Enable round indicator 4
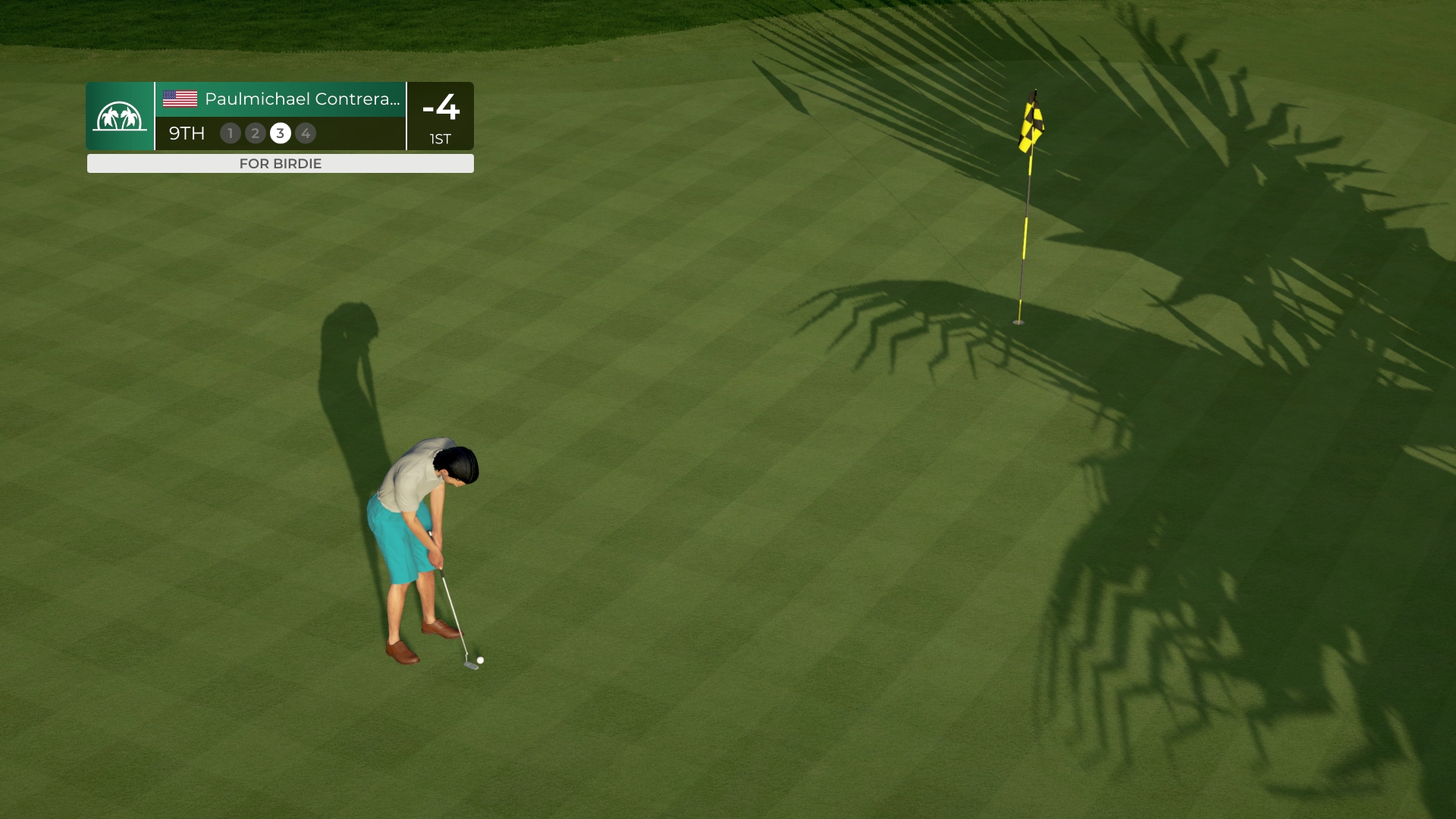 (306, 133)
